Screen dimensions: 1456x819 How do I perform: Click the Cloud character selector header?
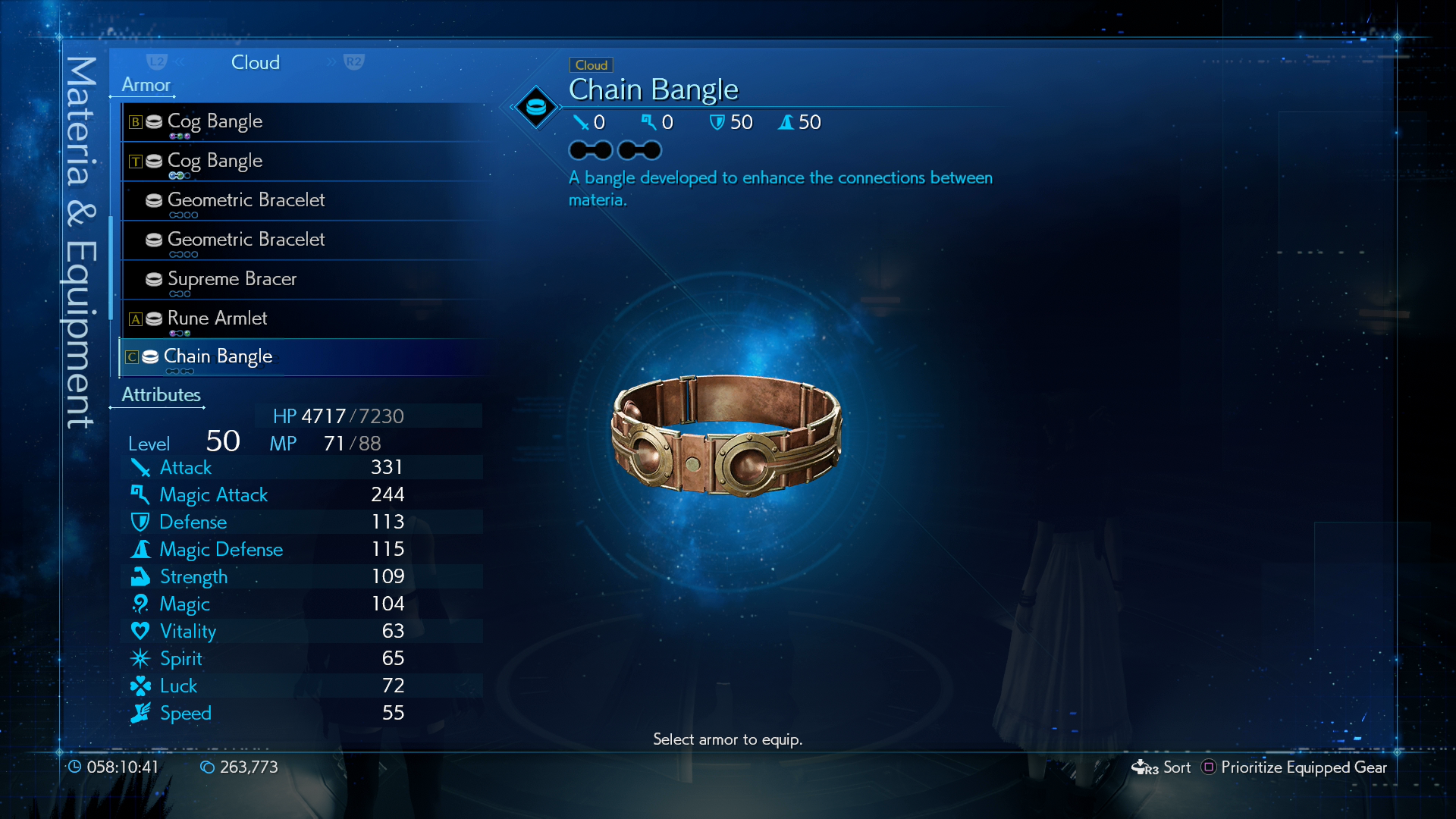tap(255, 62)
